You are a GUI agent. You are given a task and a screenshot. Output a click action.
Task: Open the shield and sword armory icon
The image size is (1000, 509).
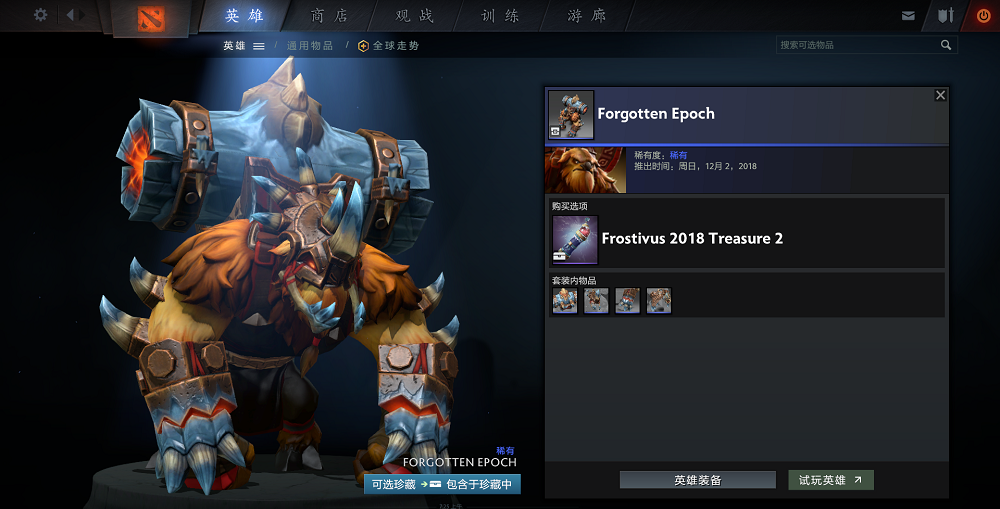pos(945,16)
